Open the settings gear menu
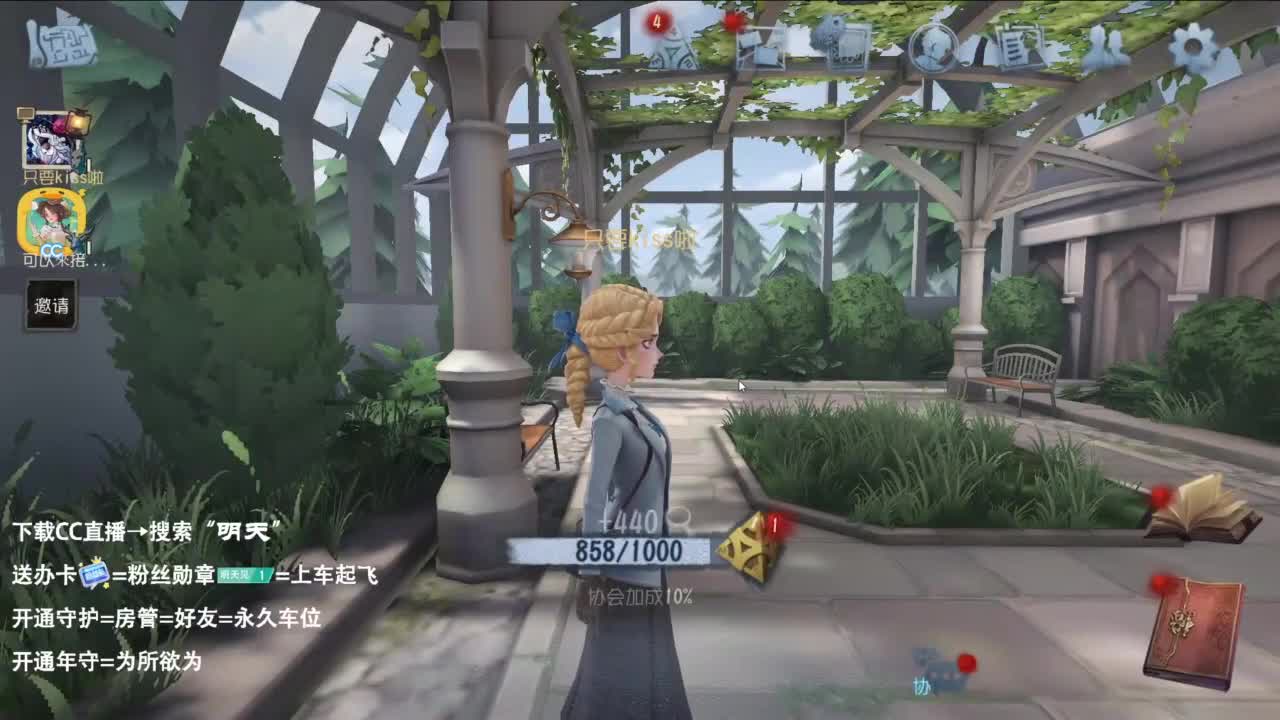The width and height of the screenshot is (1280, 720). 1190,45
